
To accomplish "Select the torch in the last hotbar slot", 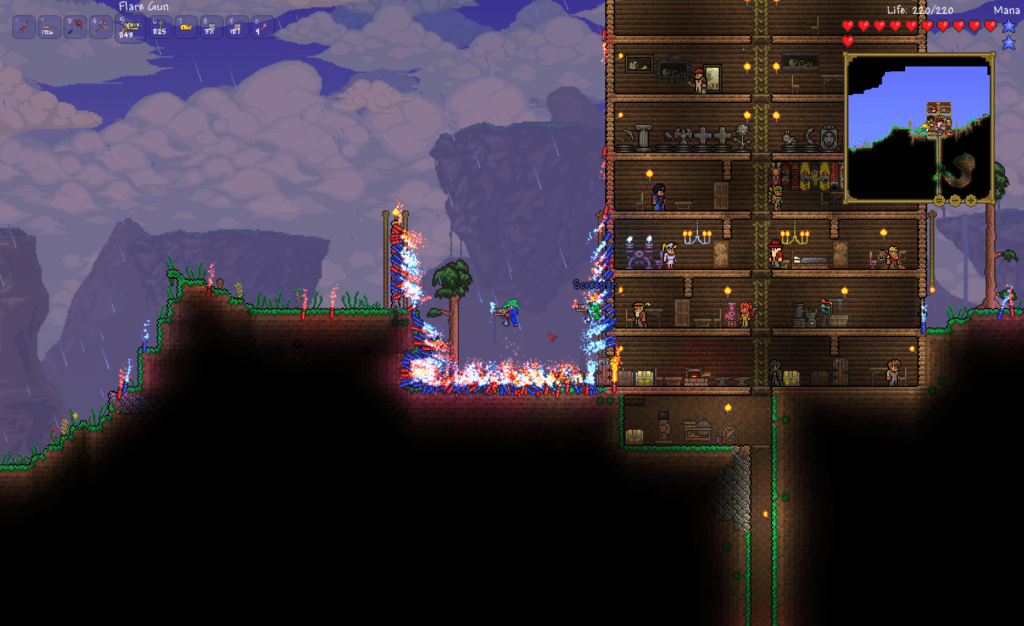I will tap(262, 28).
